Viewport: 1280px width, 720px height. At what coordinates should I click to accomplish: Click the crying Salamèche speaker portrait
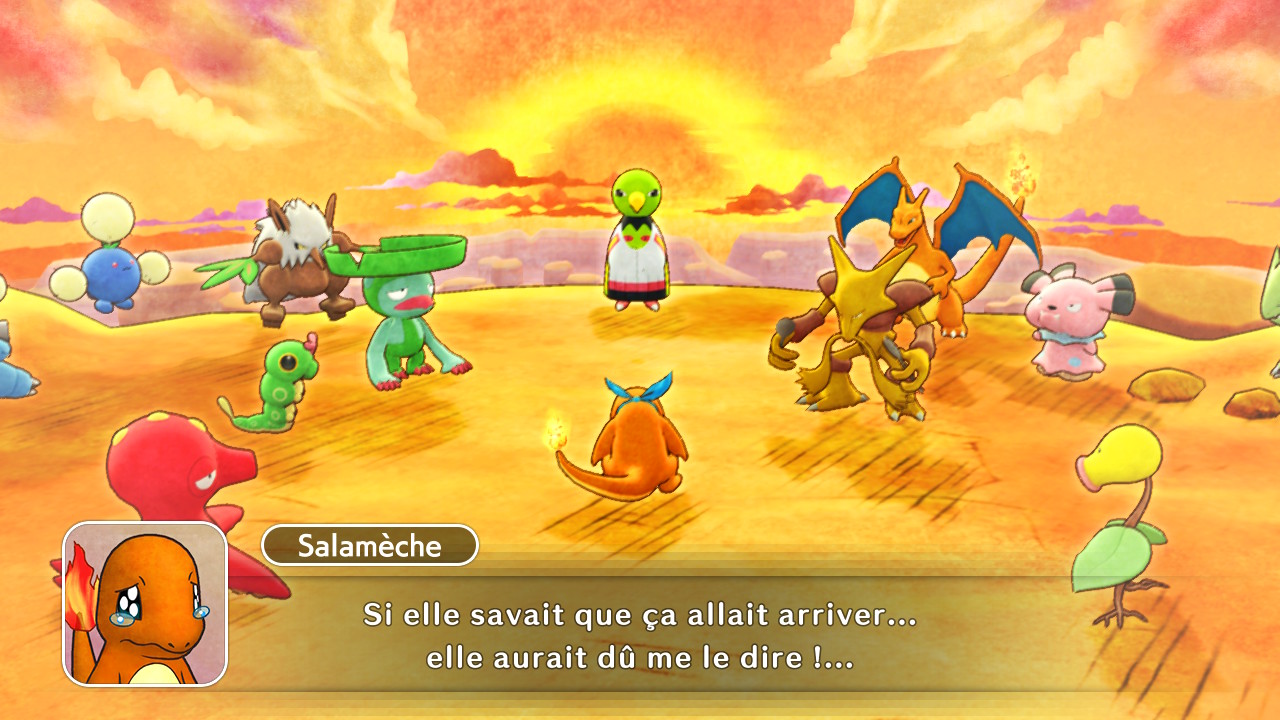tap(145, 604)
